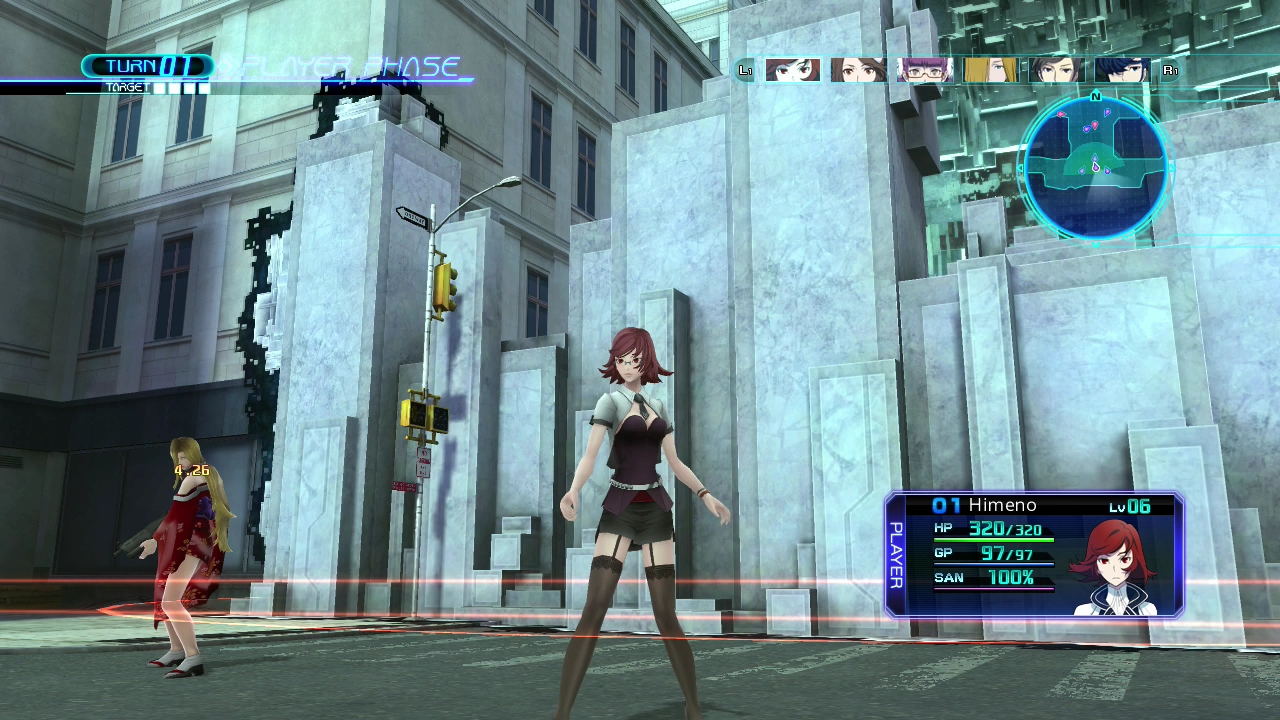Choose the brown-haired character portrait
This screenshot has height=720, width=1280.
[858, 70]
